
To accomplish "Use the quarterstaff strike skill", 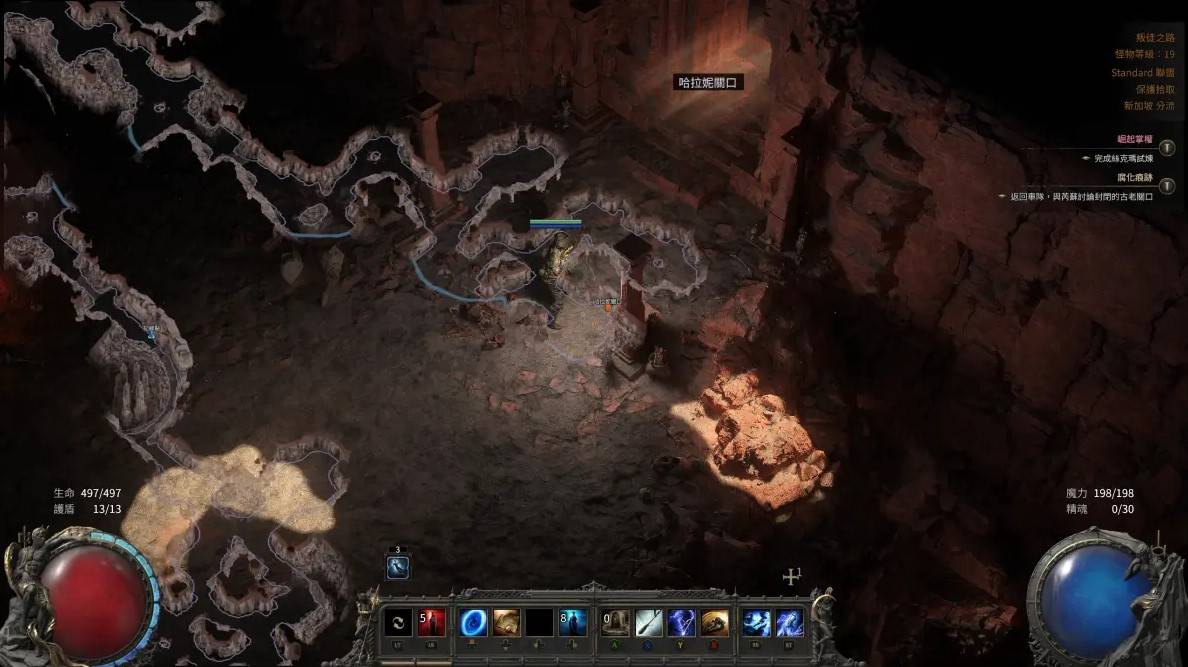I will click(649, 623).
